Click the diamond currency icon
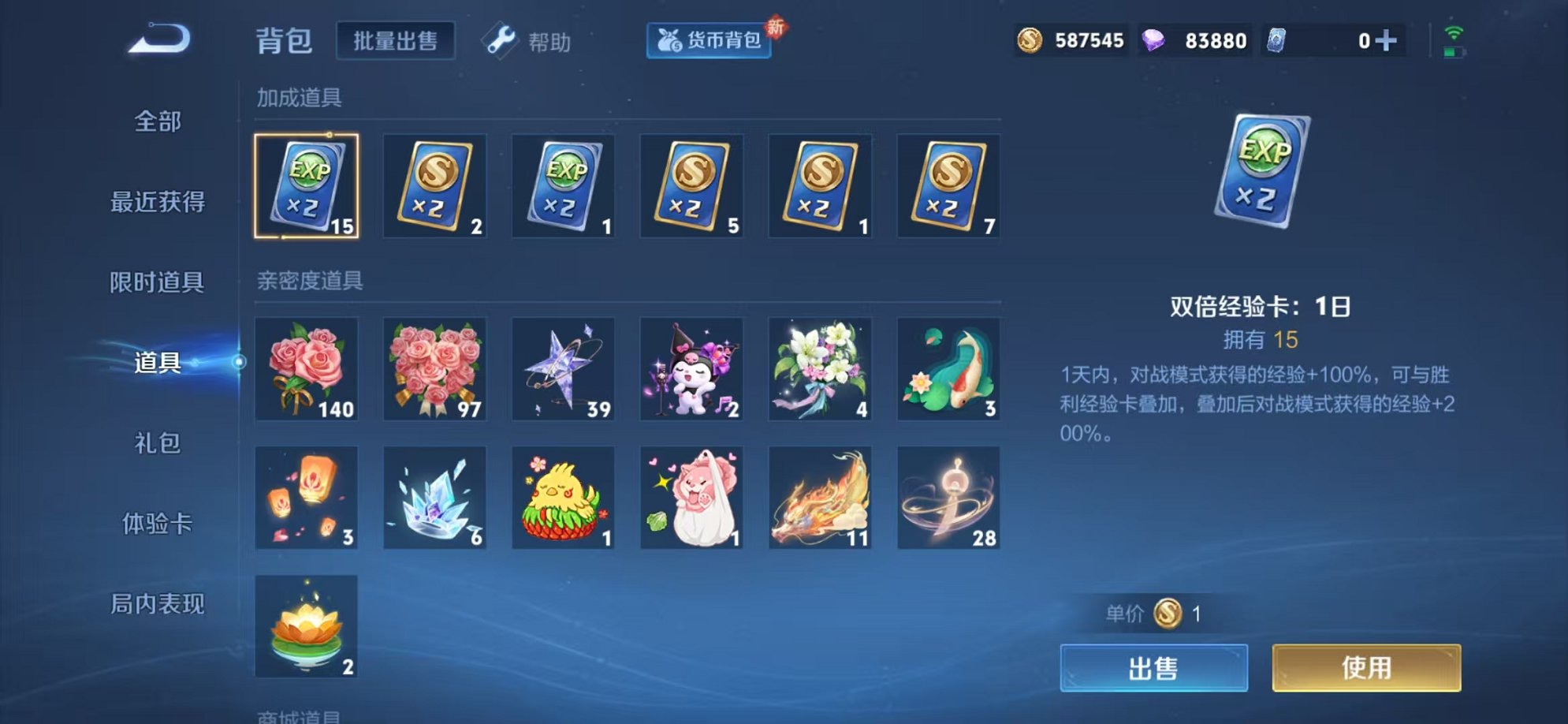This screenshot has height=724, width=1568. pos(1156,39)
